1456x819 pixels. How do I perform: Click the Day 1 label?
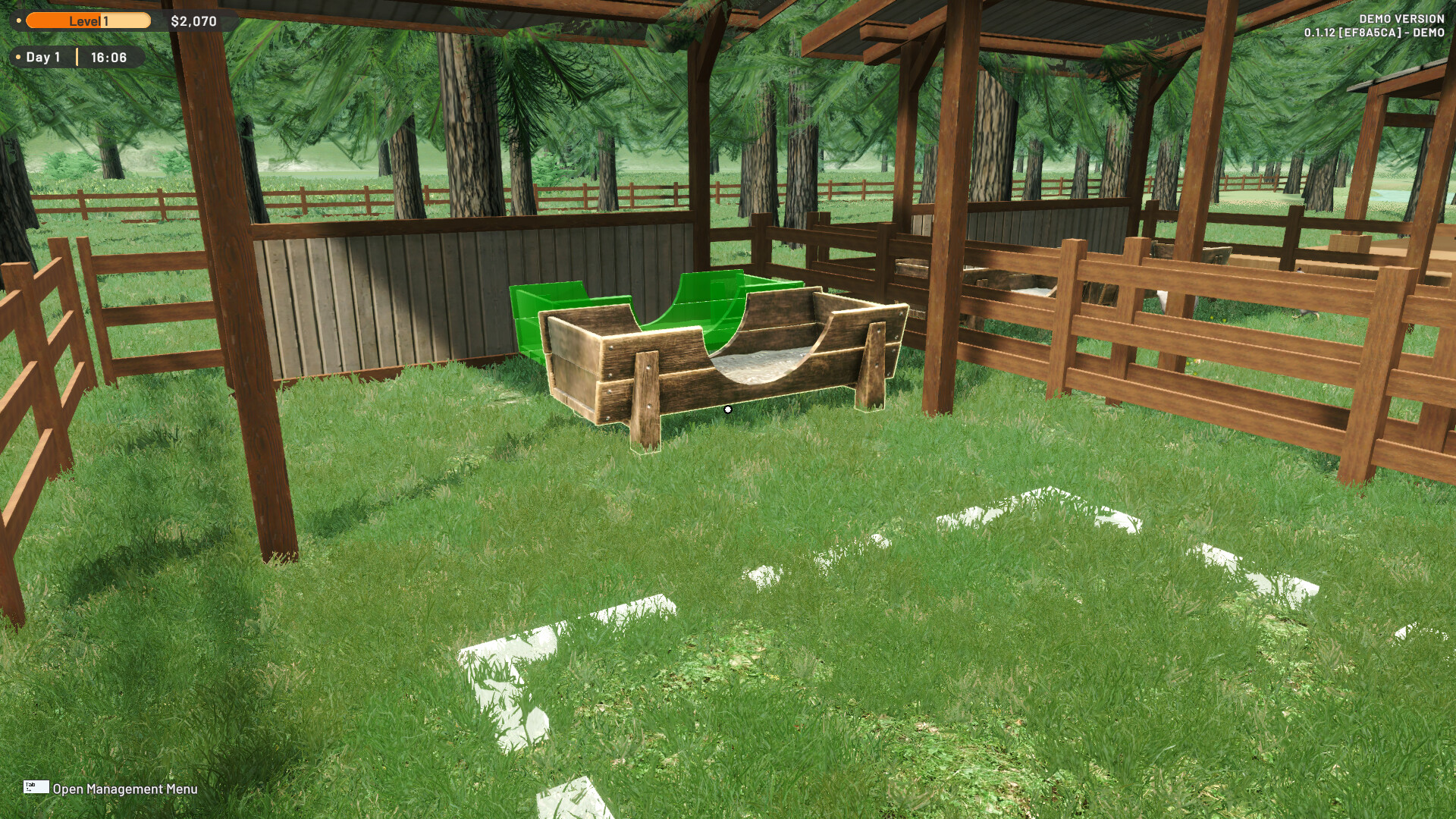coord(42,56)
